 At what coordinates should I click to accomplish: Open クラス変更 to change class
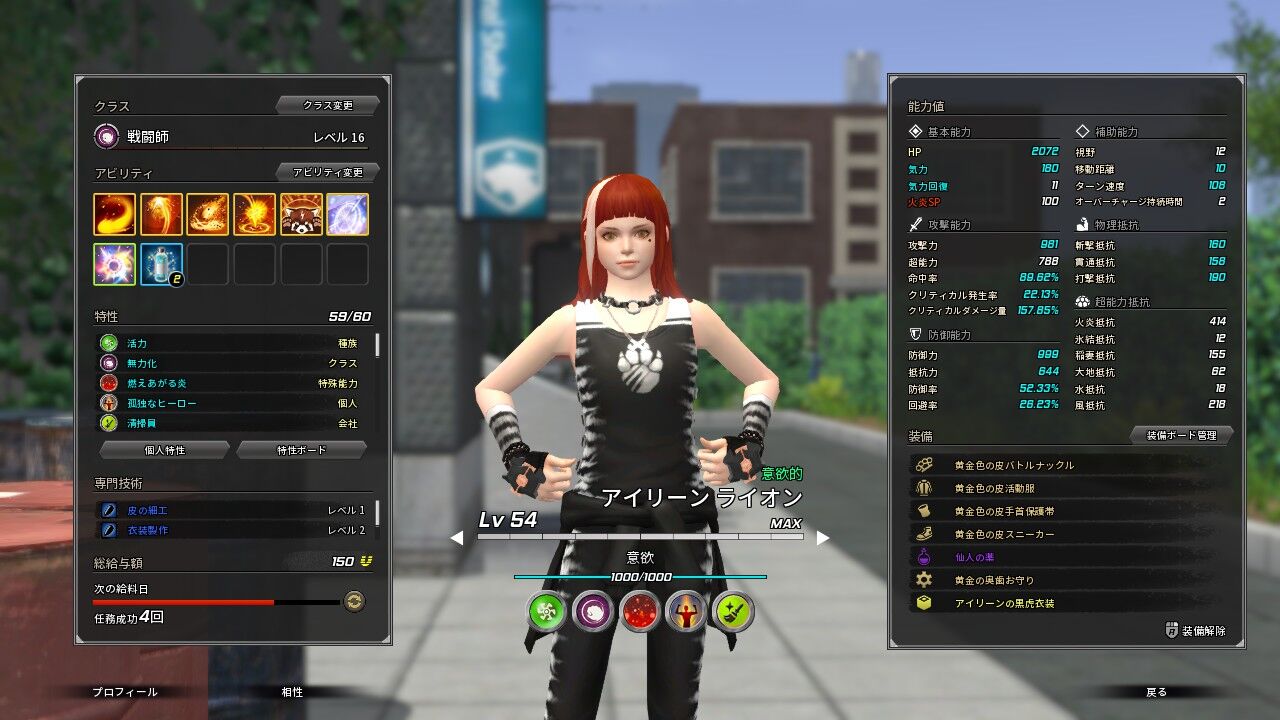pos(331,104)
